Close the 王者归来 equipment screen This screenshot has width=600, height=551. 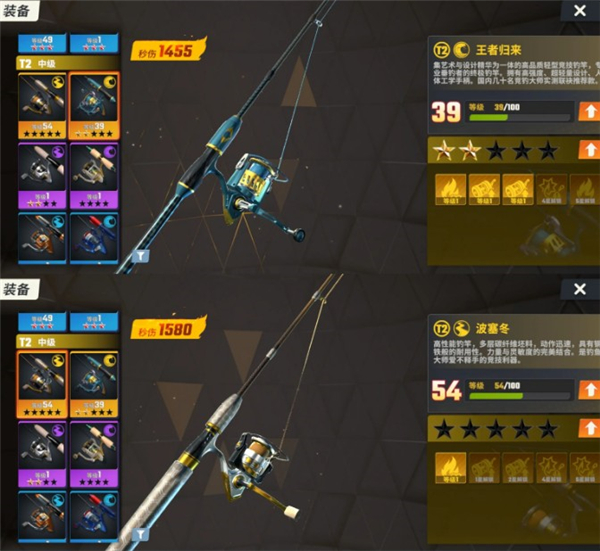pyautogui.click(x=580, y=11)
